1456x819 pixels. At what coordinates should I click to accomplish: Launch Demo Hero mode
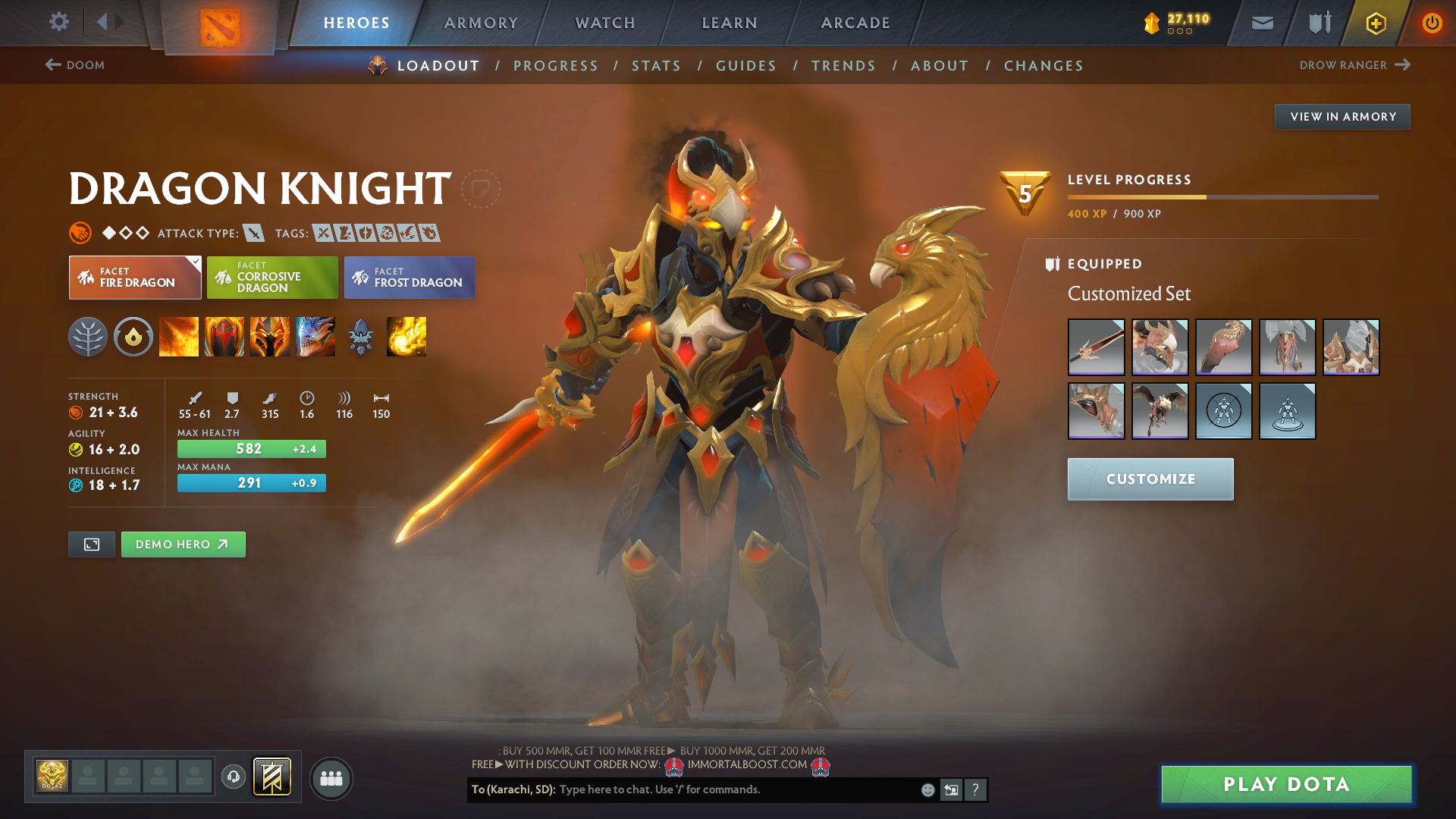(x=183, y=544)
